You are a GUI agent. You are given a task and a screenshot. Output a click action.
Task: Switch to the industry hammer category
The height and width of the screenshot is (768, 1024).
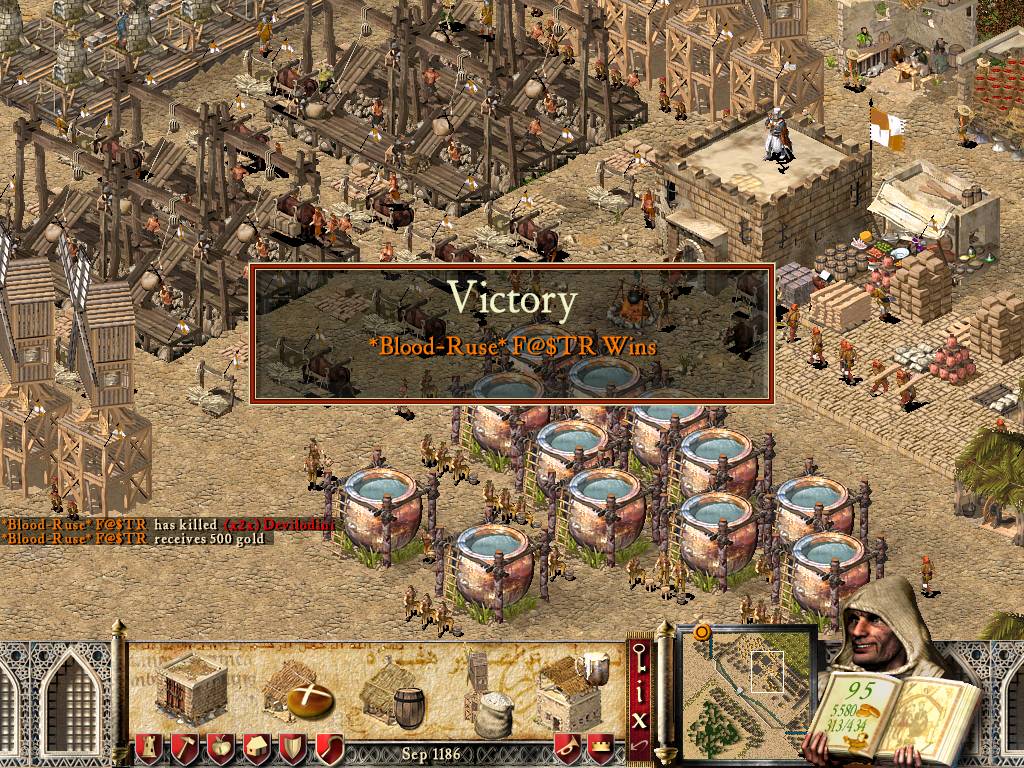[x=185, y=747]
